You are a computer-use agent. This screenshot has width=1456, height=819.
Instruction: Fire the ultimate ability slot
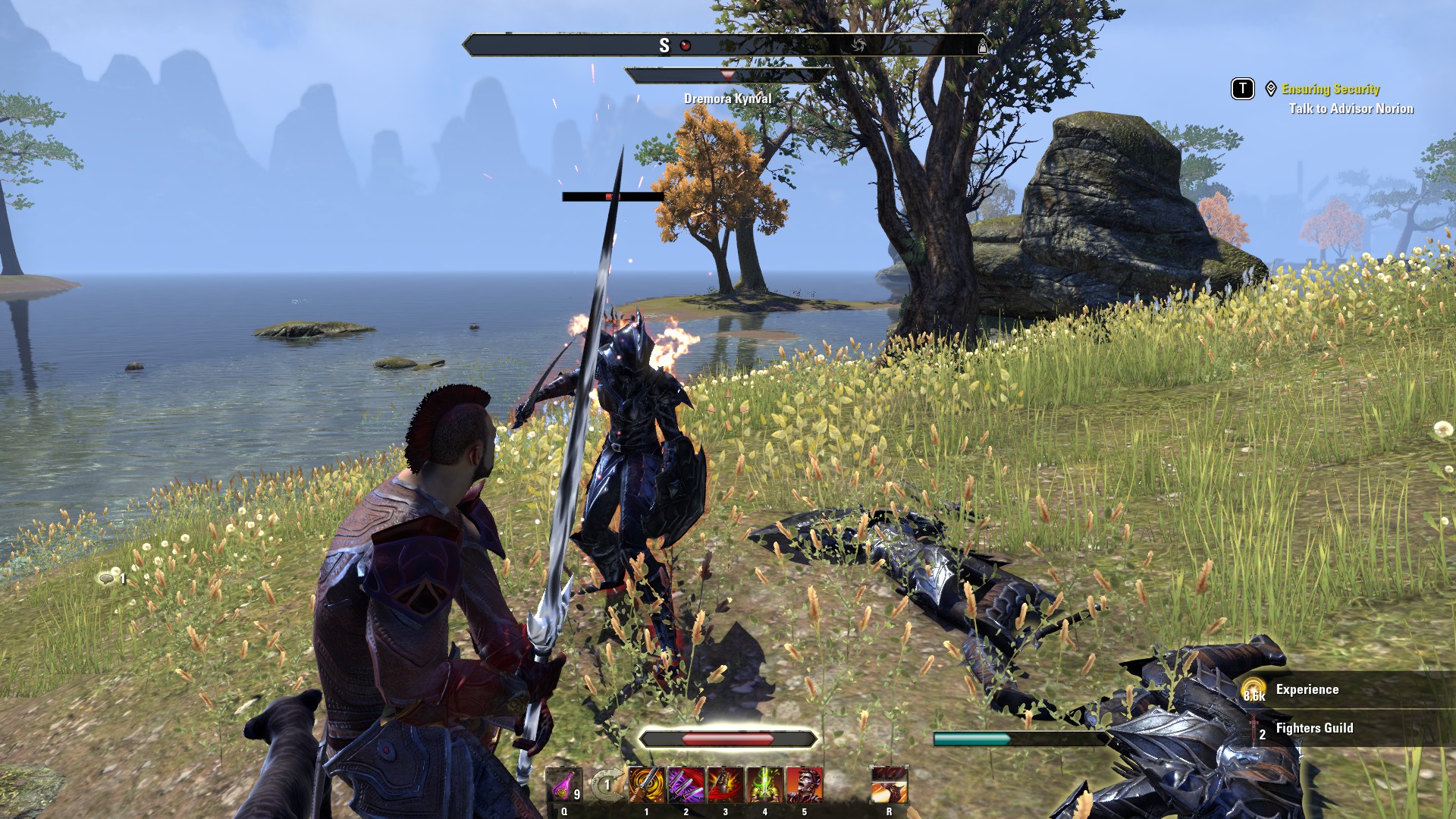pos(890,785)
